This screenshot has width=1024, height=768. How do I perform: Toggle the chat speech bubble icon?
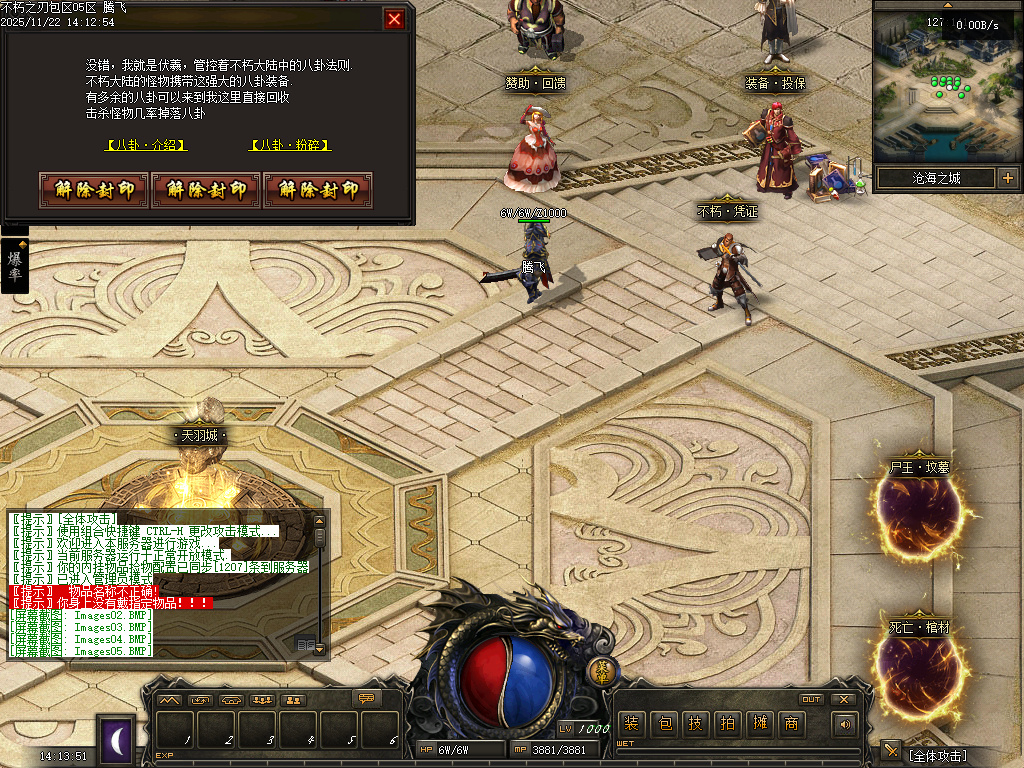click(368, 699)
